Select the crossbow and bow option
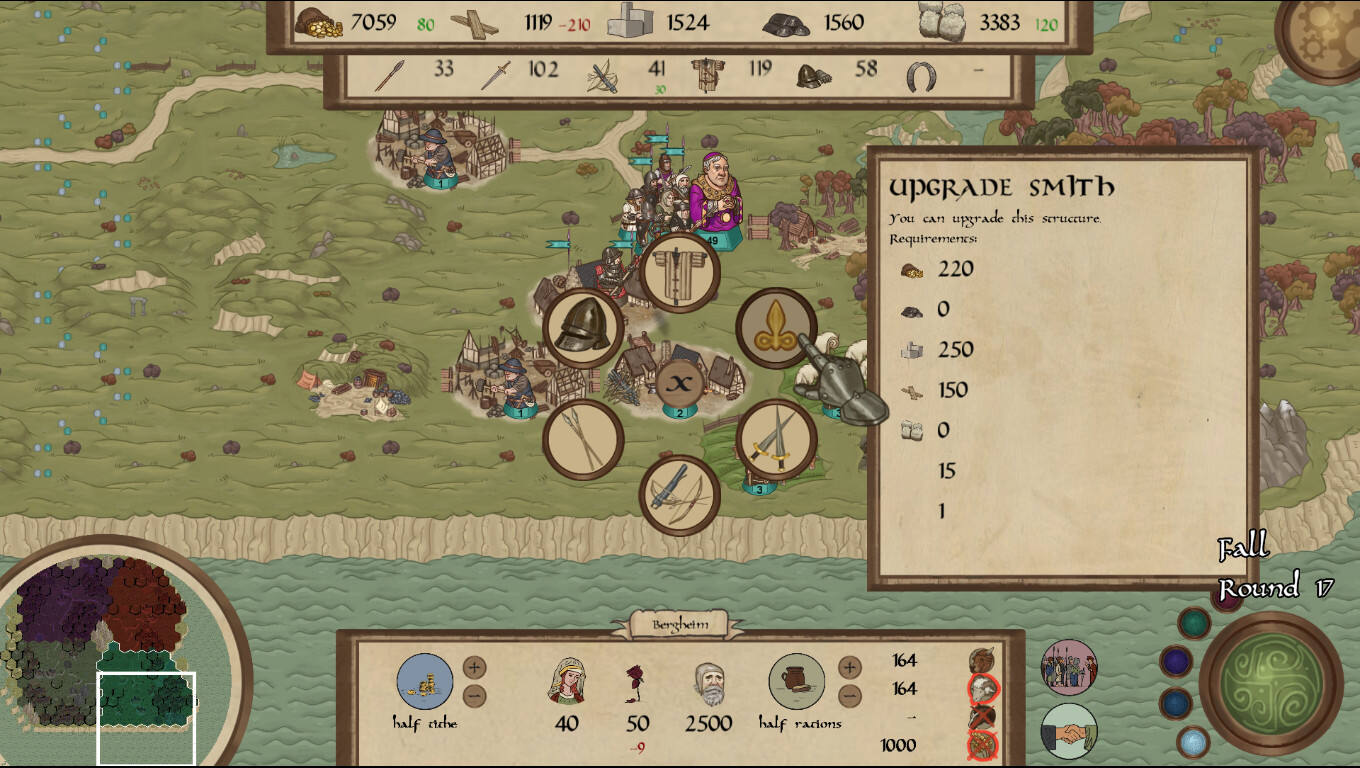This screenshot has height=768, width=1360. [680, 495]
